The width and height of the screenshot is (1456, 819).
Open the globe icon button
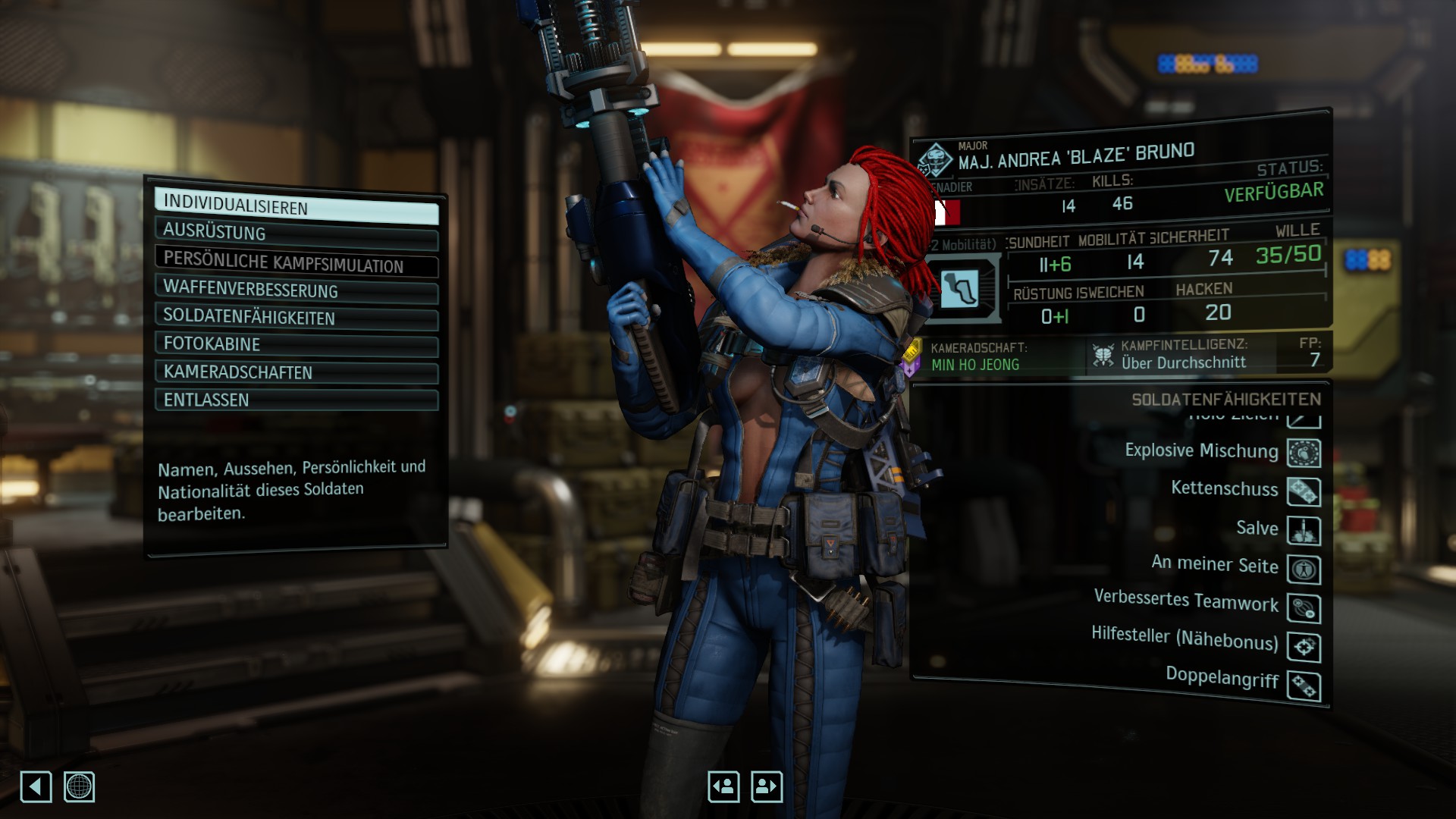(79, 786)
